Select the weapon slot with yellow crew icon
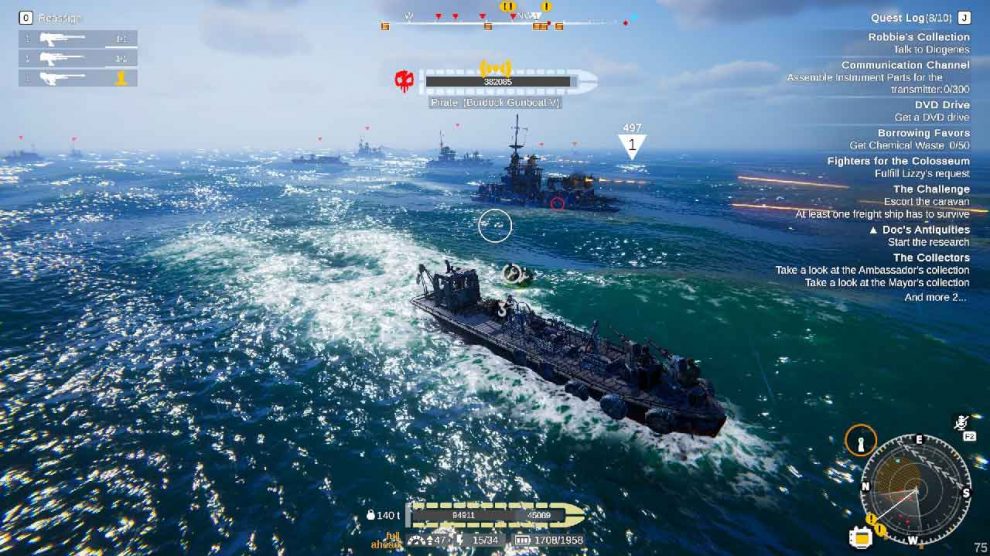This screenshot has height=556, width=990. point(78,77)
